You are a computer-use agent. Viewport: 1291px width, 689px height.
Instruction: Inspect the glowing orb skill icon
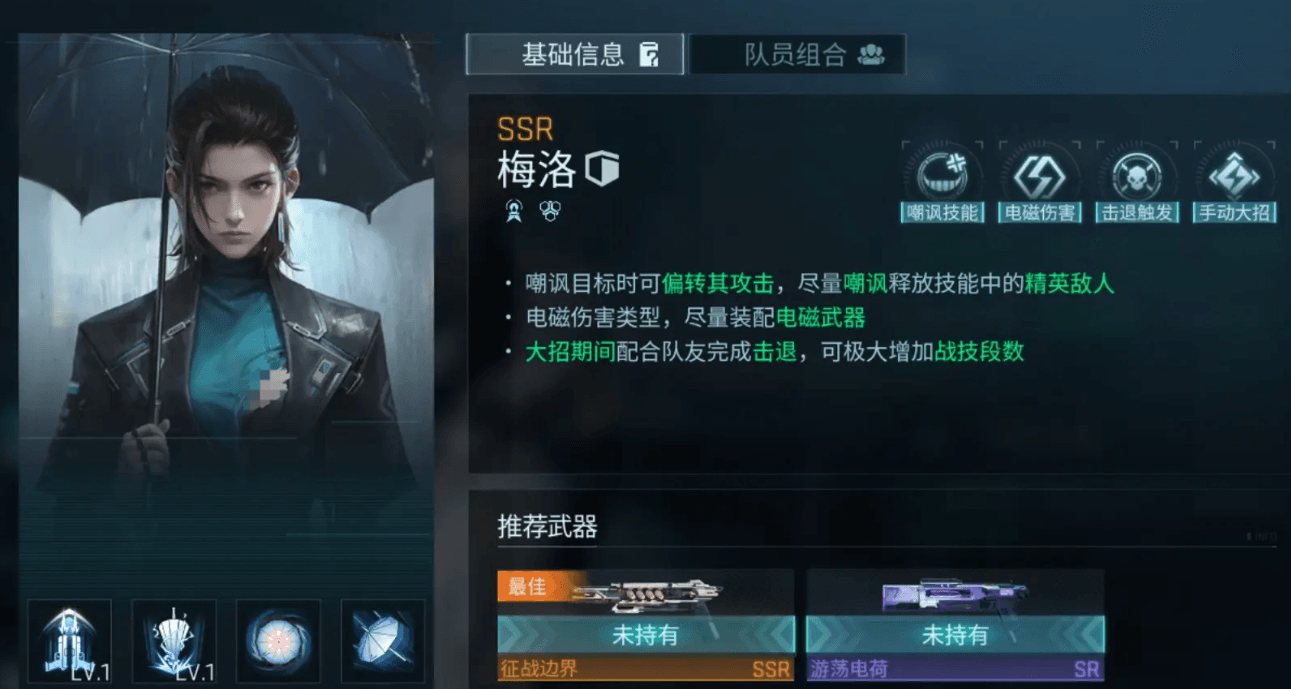point(278,640)
